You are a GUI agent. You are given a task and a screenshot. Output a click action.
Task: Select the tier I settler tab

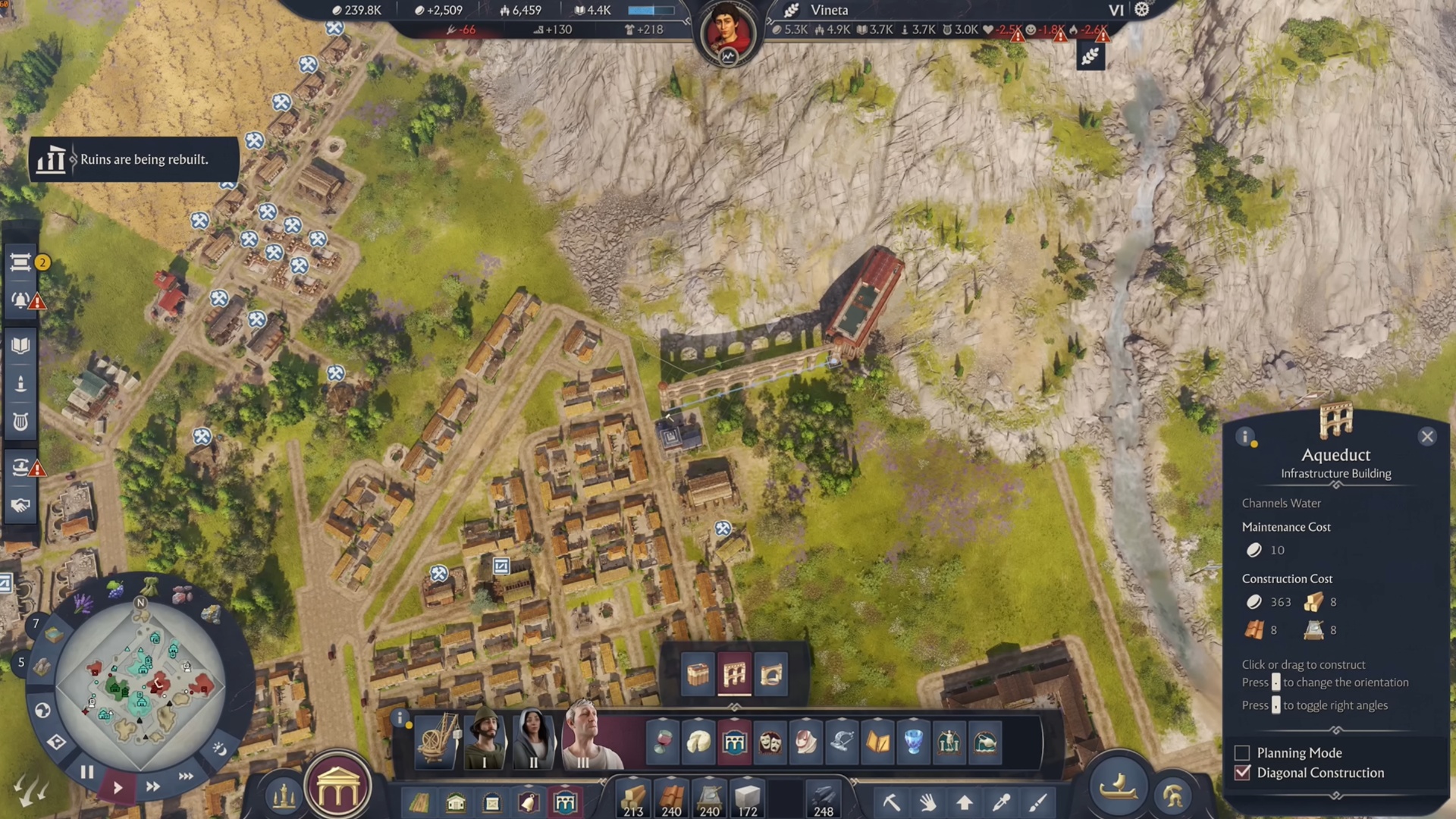coord(483,742)
